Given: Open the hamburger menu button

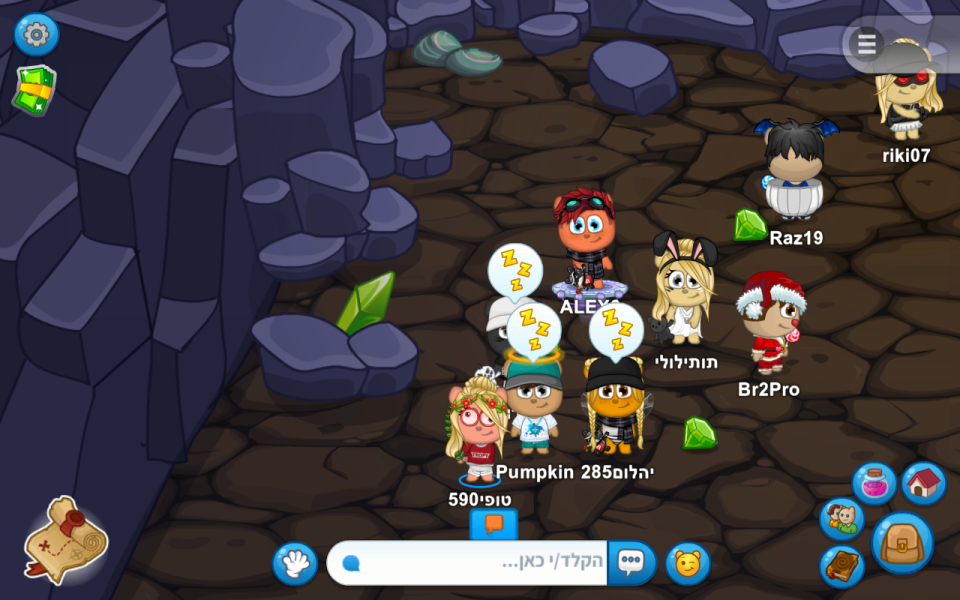Looking at the screenshot, I should click(866, 44).
